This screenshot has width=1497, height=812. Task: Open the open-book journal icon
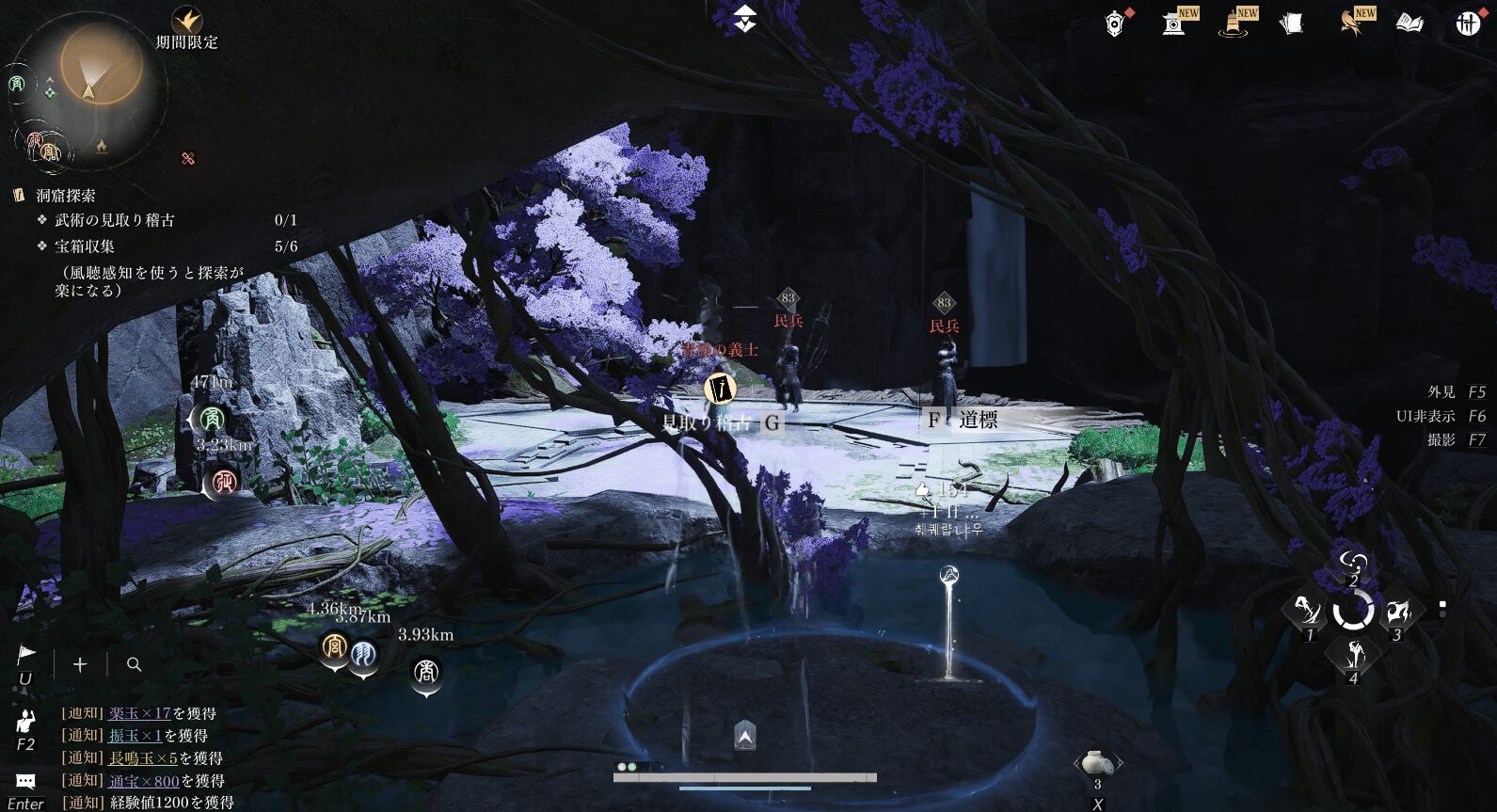1409,24
